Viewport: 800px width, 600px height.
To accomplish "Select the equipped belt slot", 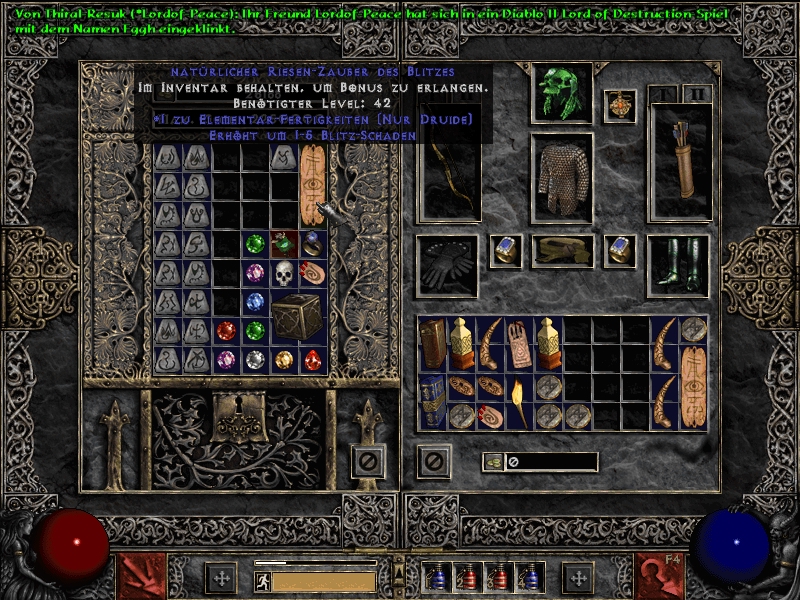I will (x=561, y=251).
